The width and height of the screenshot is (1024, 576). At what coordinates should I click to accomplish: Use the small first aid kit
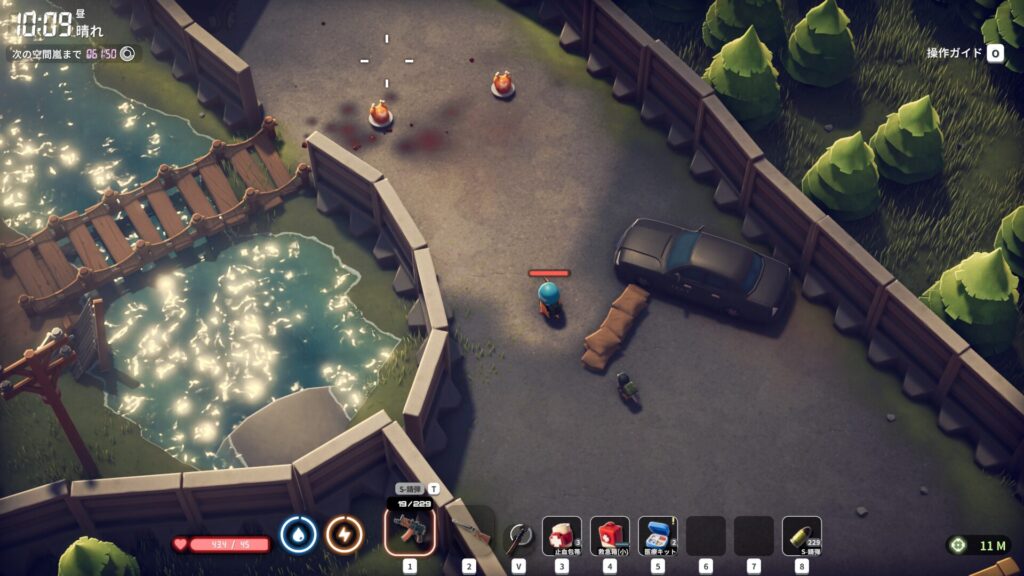pos(609,535)
